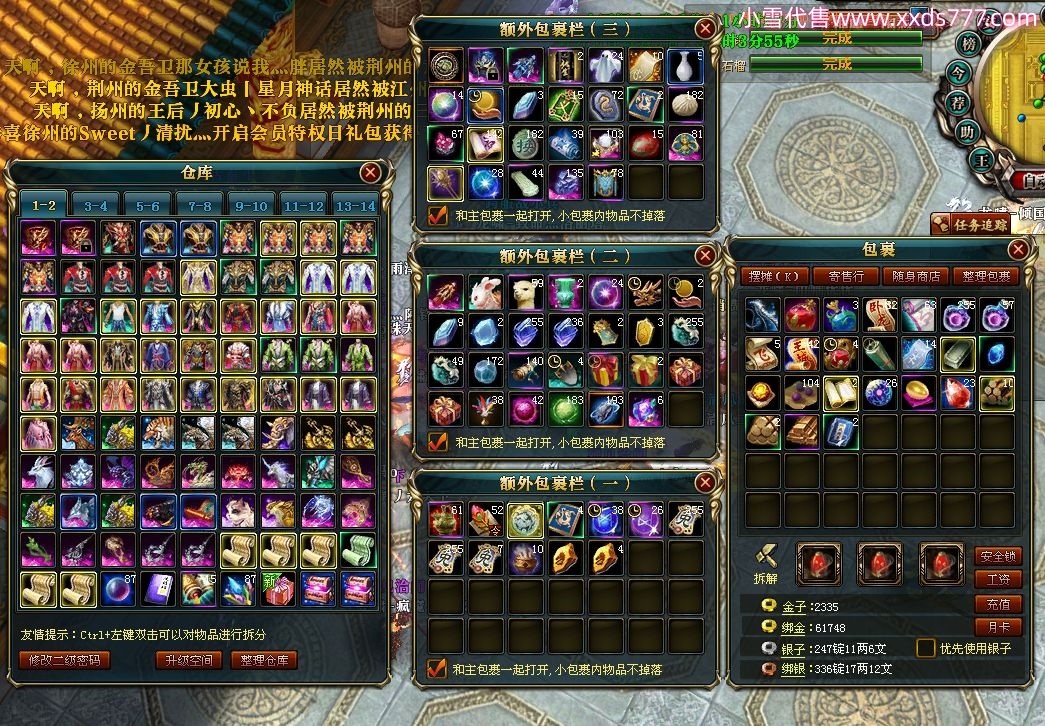The image size is (1045, 726).
Task: Sort the warehouse with 整理仓库
Action: (264, 660)
